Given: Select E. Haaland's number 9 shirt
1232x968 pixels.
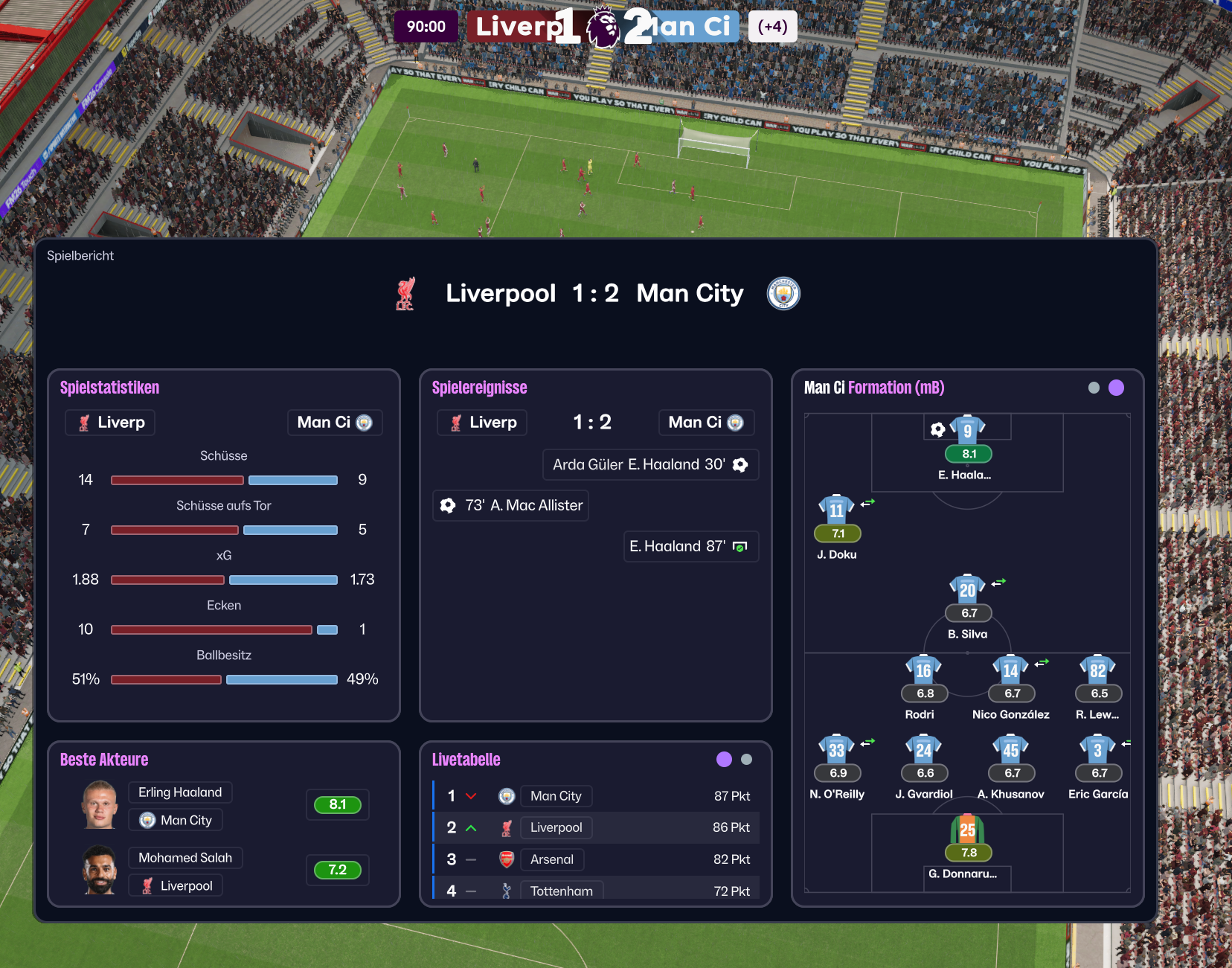Looking at the screenshot, I should (x=968, y=430).
